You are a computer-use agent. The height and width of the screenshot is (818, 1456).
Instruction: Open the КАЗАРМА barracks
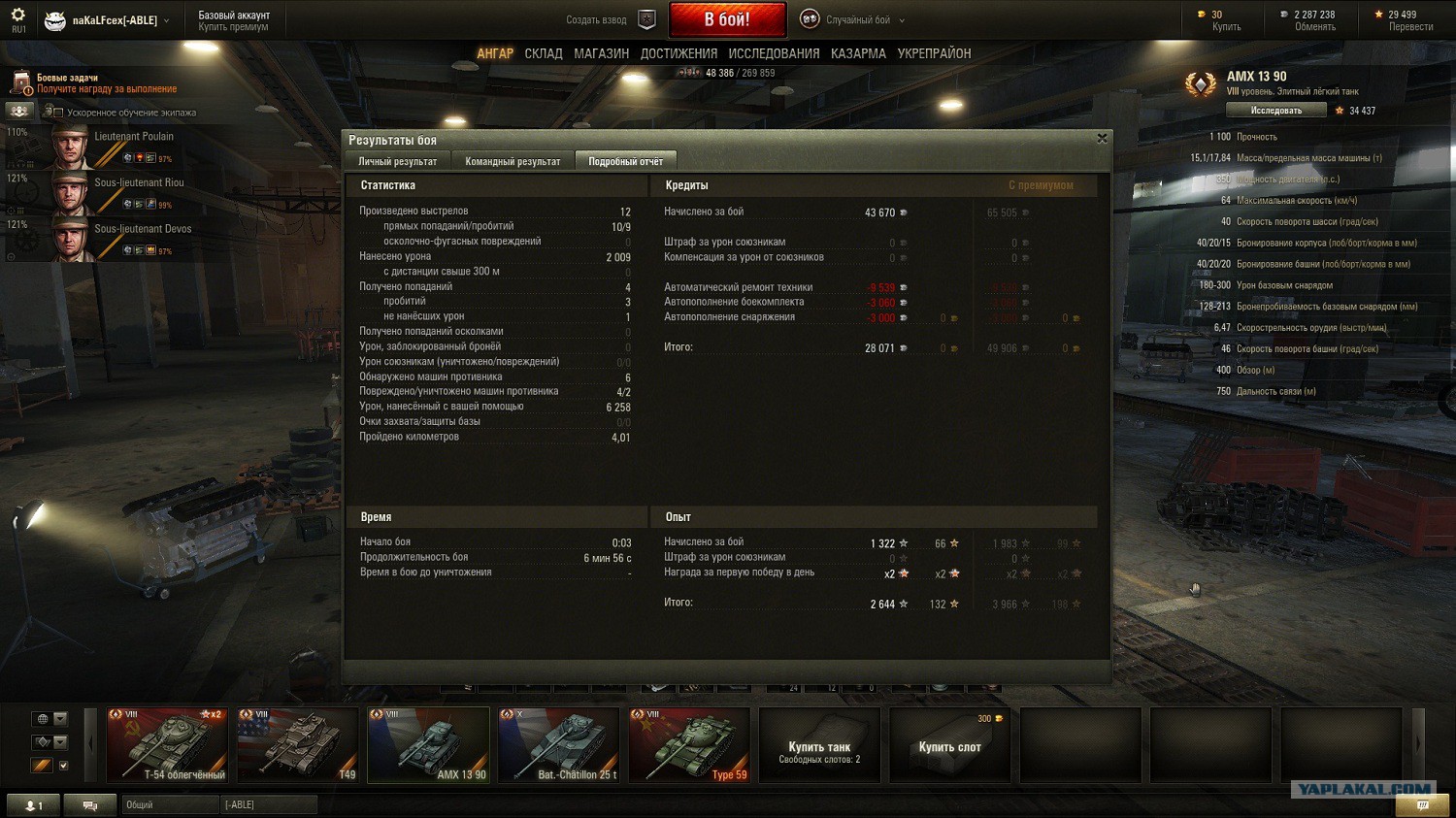pyautogui.click(x=858, y=53)
